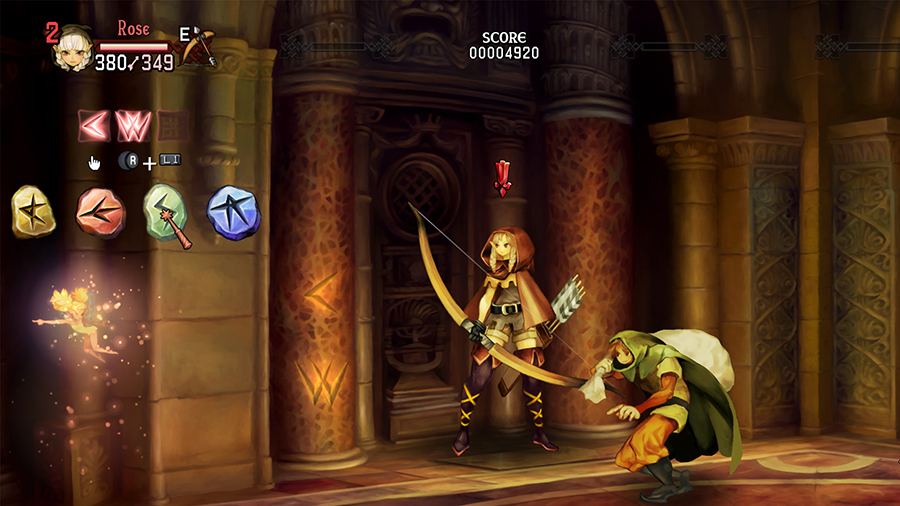Click the glowing red W rune slot
Image resolution: width=900 pixels, height=506 pixels.
click(132, 126)
